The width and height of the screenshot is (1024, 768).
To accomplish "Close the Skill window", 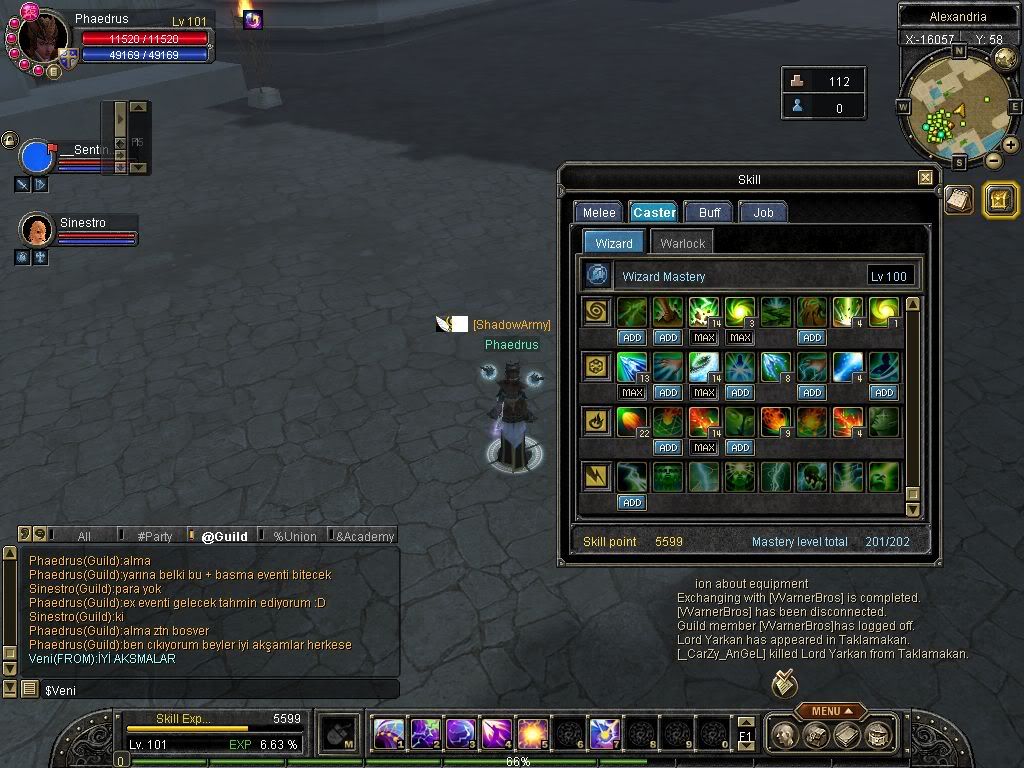I will tap(925, 178).
